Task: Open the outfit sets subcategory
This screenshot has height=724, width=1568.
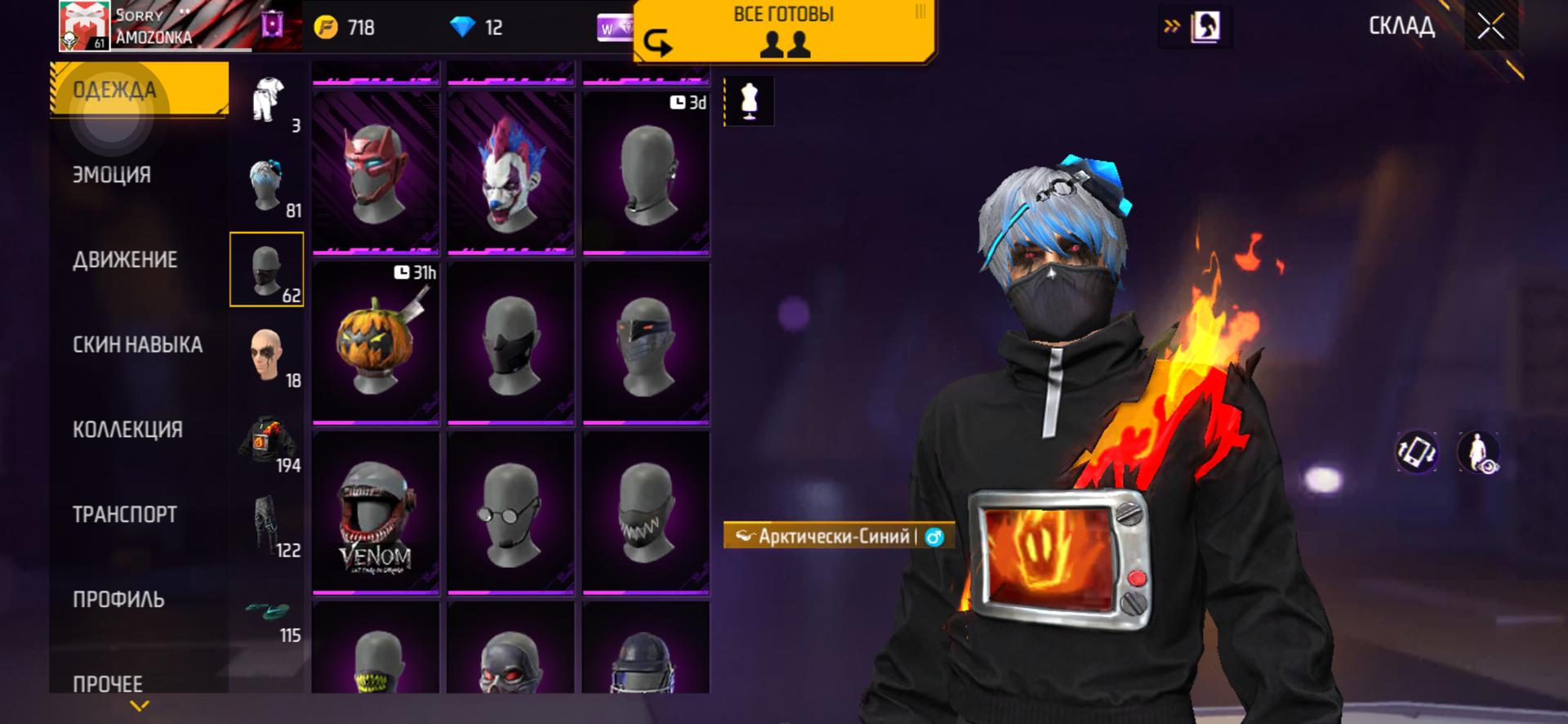Action: 267,101
